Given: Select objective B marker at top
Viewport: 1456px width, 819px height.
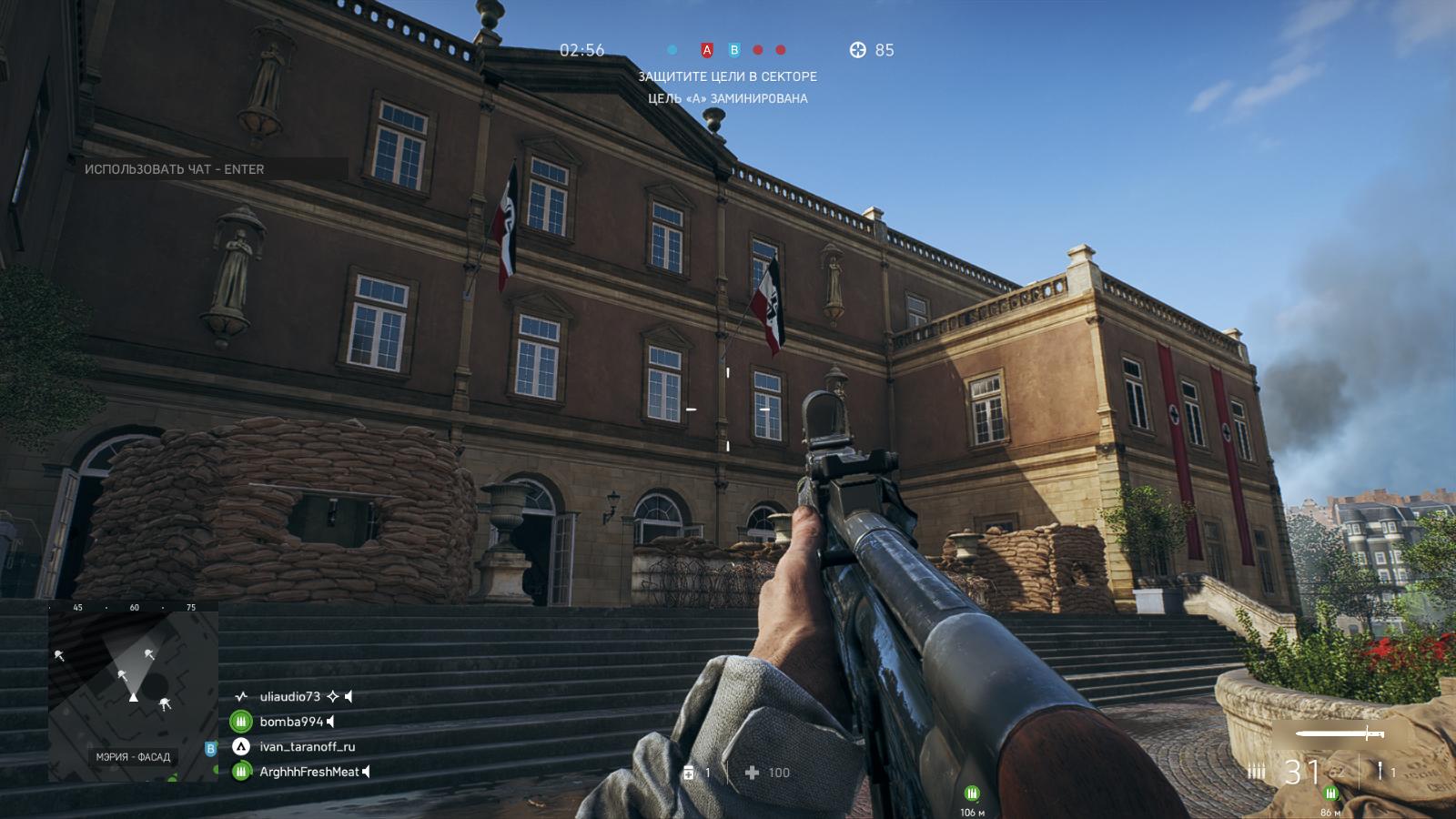Looking at the screenshot, I should (x=734, y=51).
